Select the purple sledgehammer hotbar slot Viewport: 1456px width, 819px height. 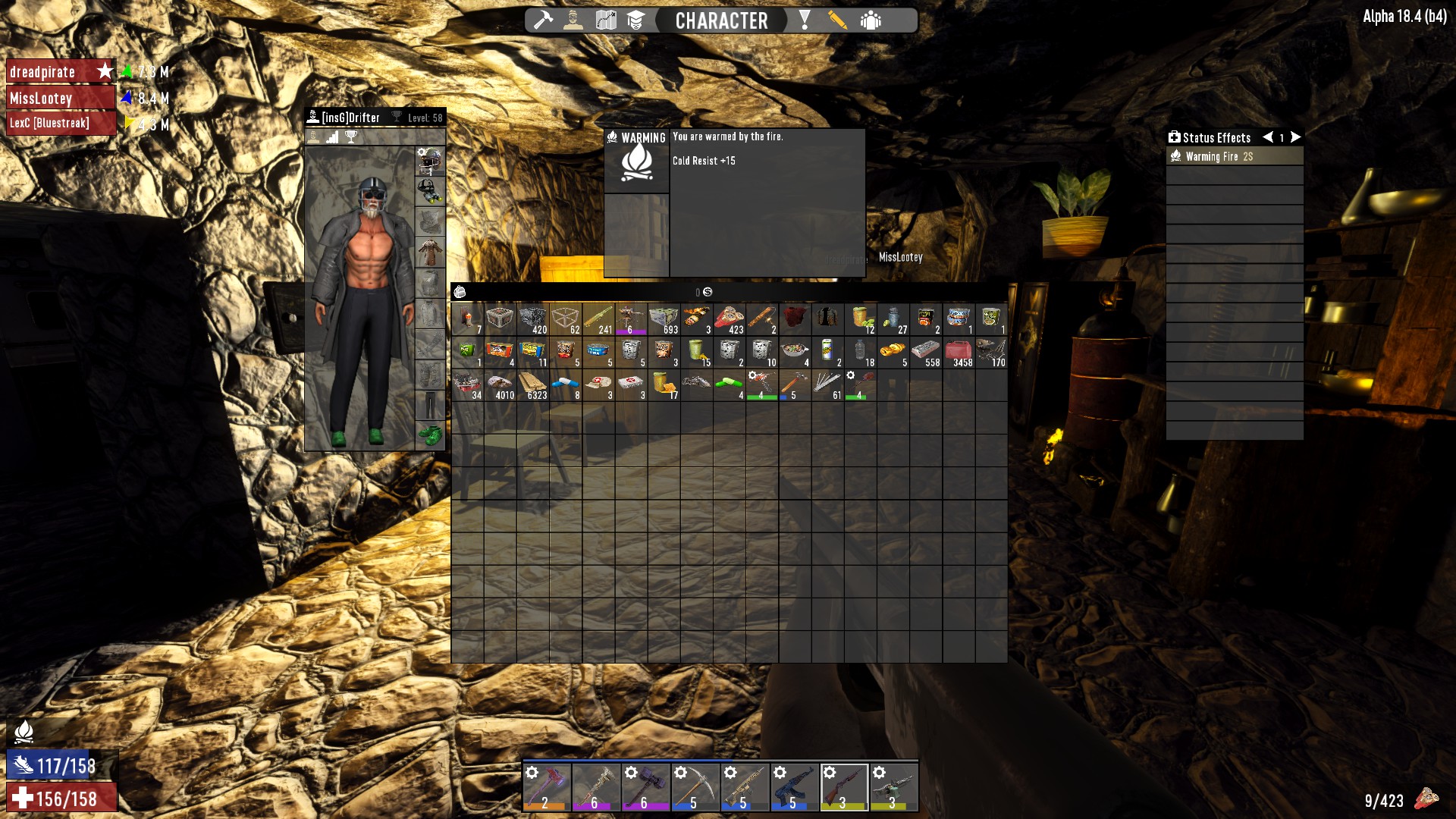pyautogui.click(x=645, y=786)
